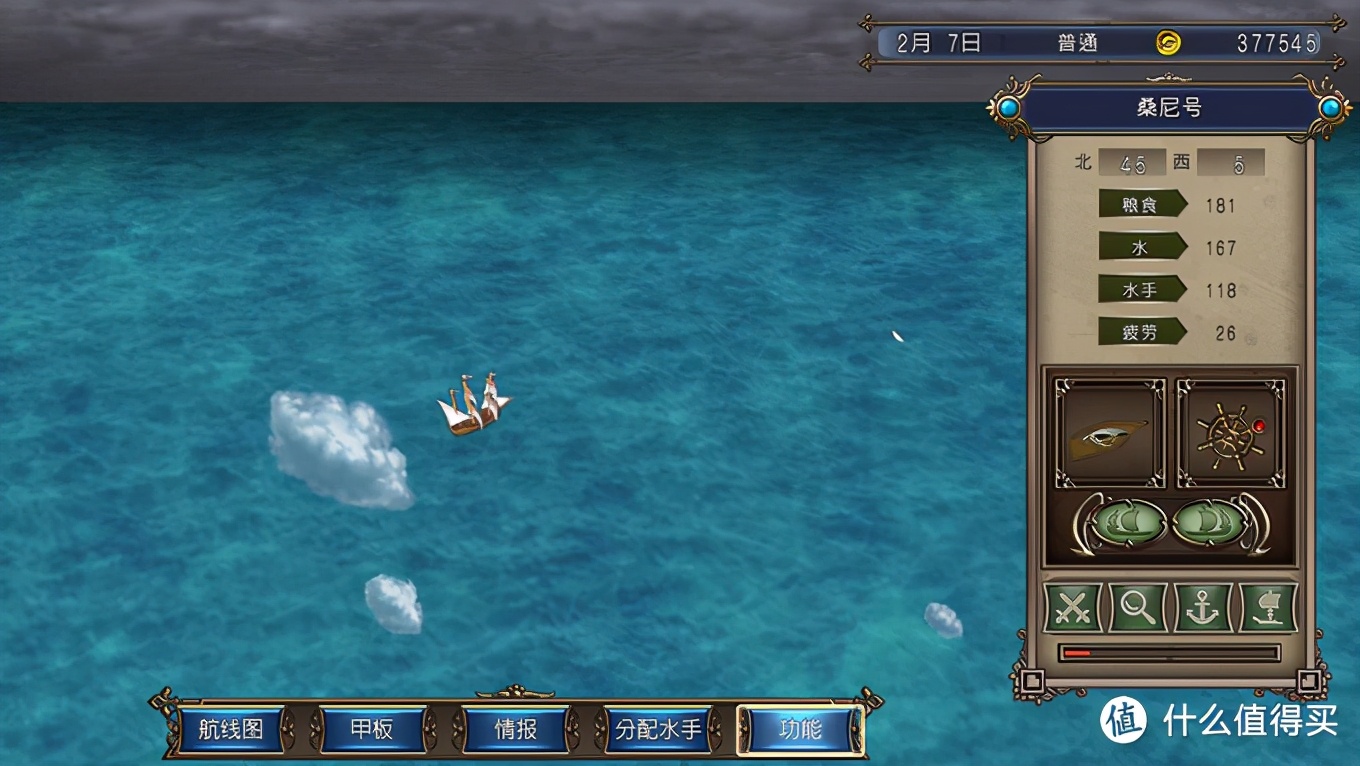The image size is (1360, 766).
Task: Select the left green sail button
Action: click(1128, 522)
